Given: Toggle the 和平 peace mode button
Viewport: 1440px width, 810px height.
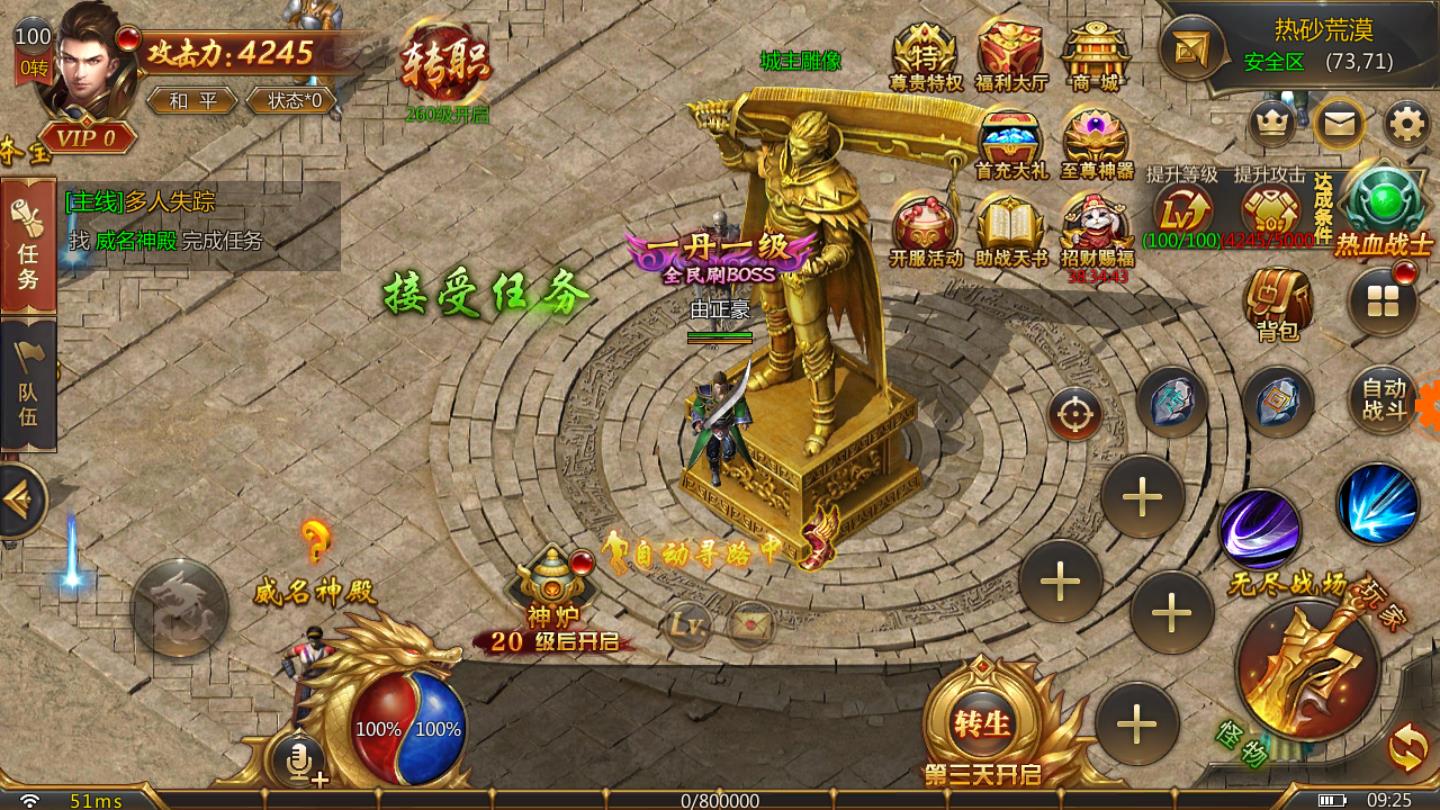Looking at the screenshot, I should click(x=190, y=101).
